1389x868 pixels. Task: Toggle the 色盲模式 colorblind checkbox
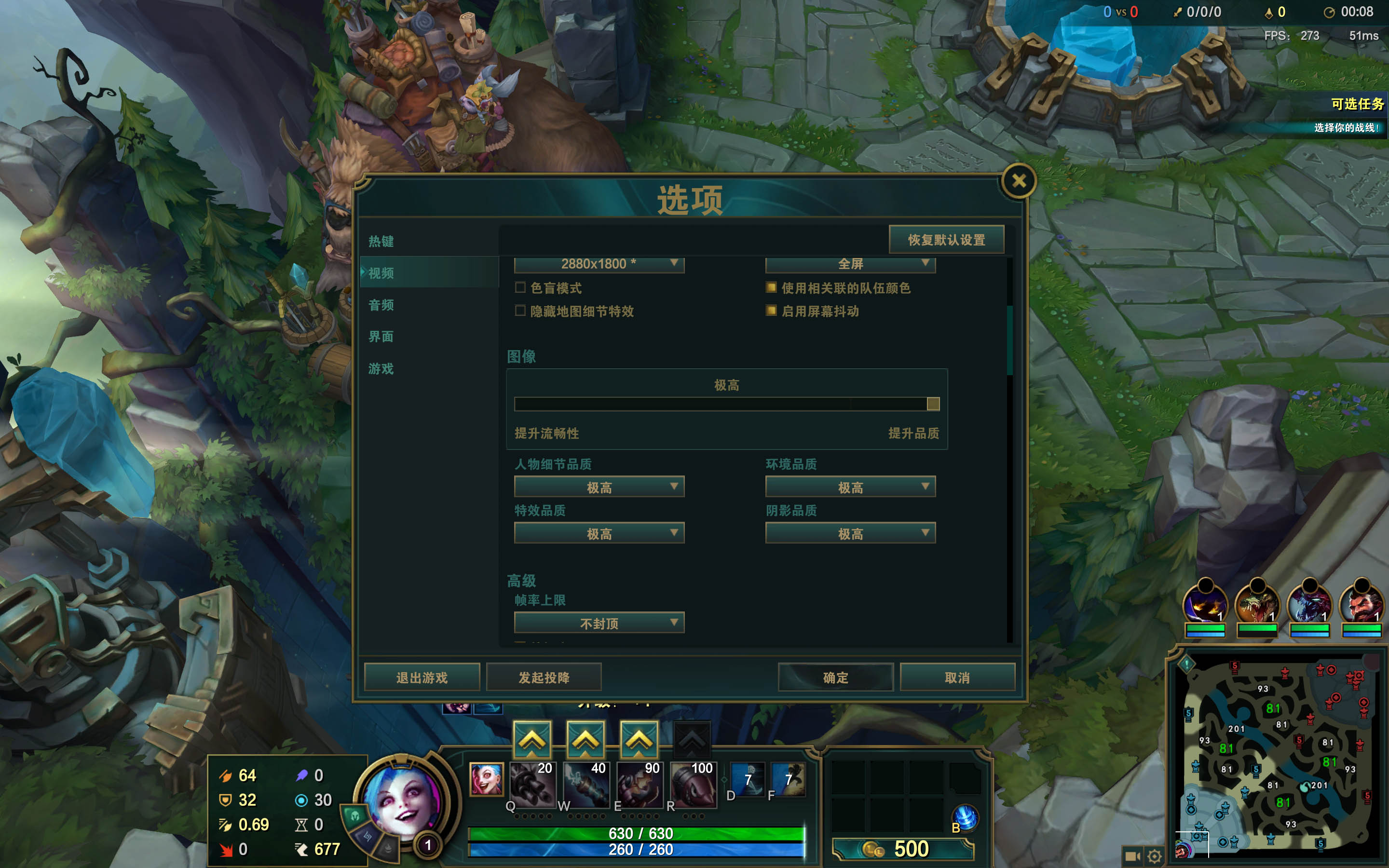coord(520,287)
